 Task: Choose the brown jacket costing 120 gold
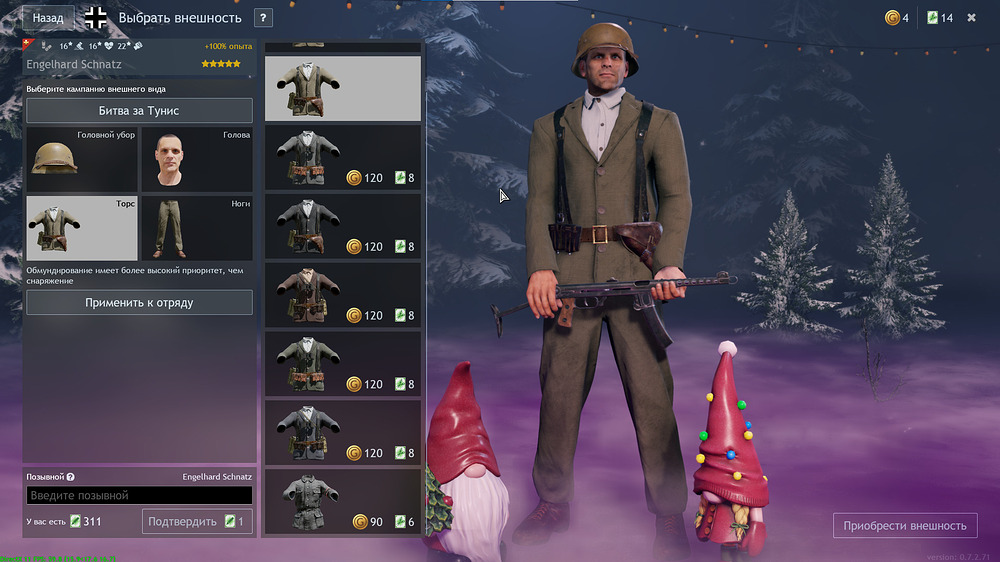click(x=343, y=295)
